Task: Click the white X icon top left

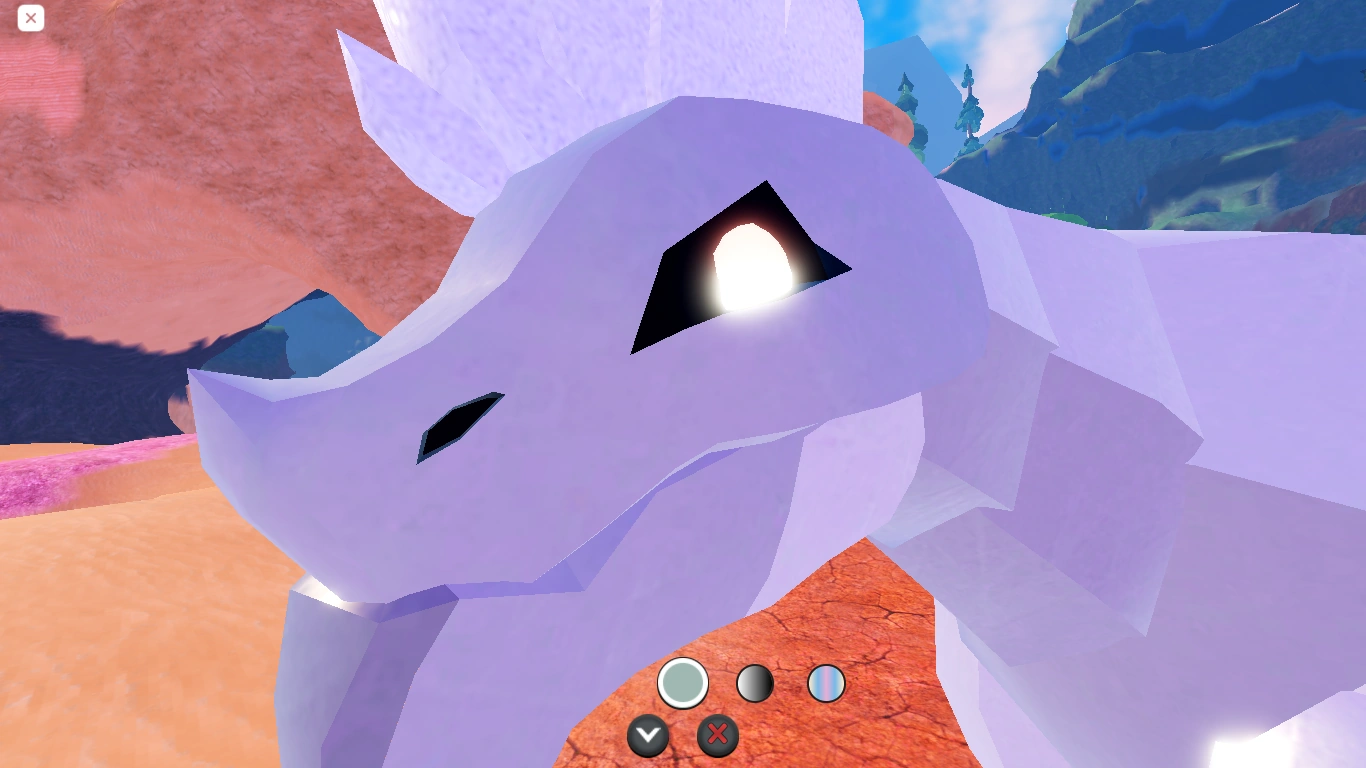Action: click(x=30, y=18)
